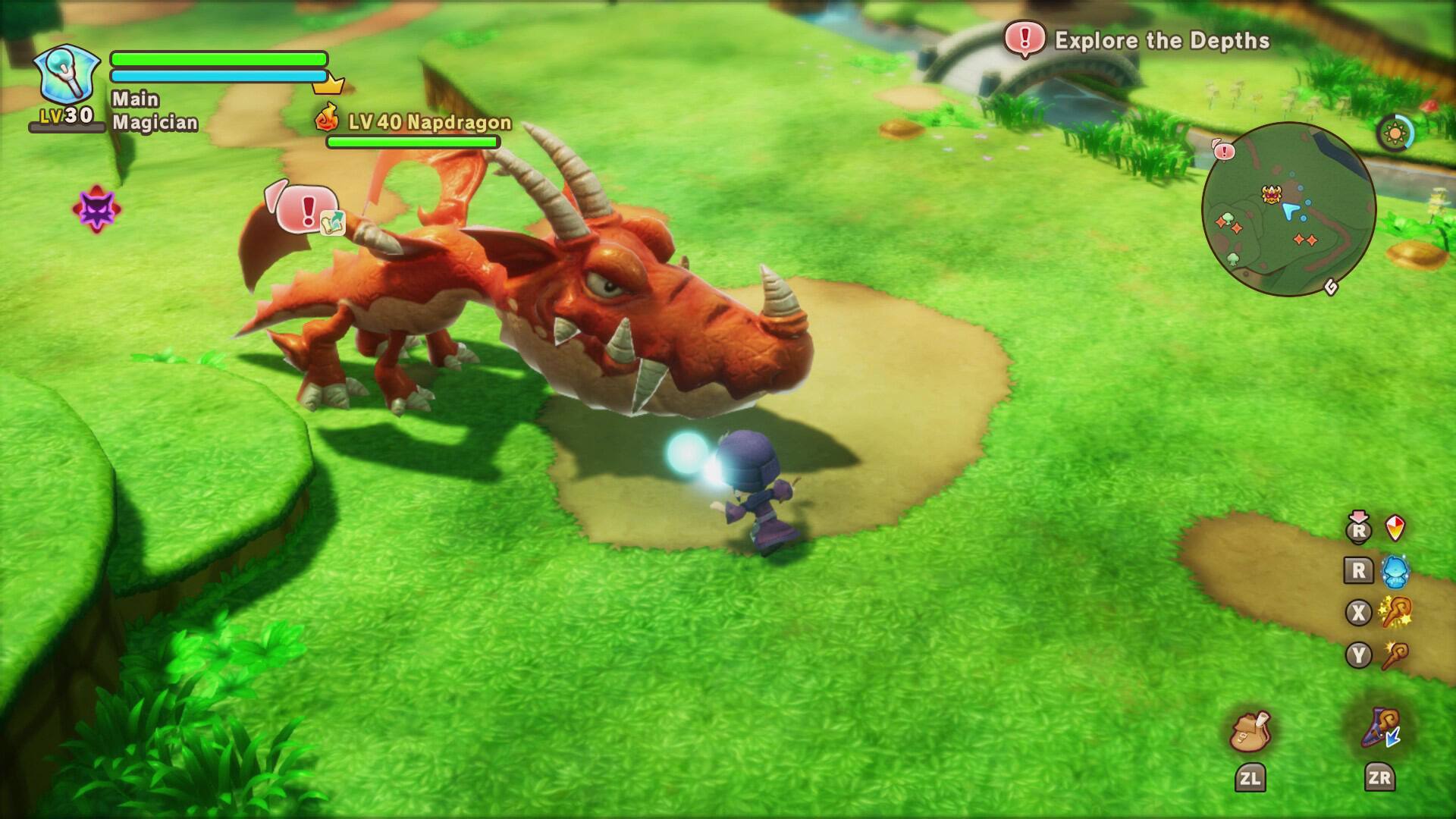Open the brown bag inventory
Viewport: 1456px width, 819px height.
[1250, 733]
